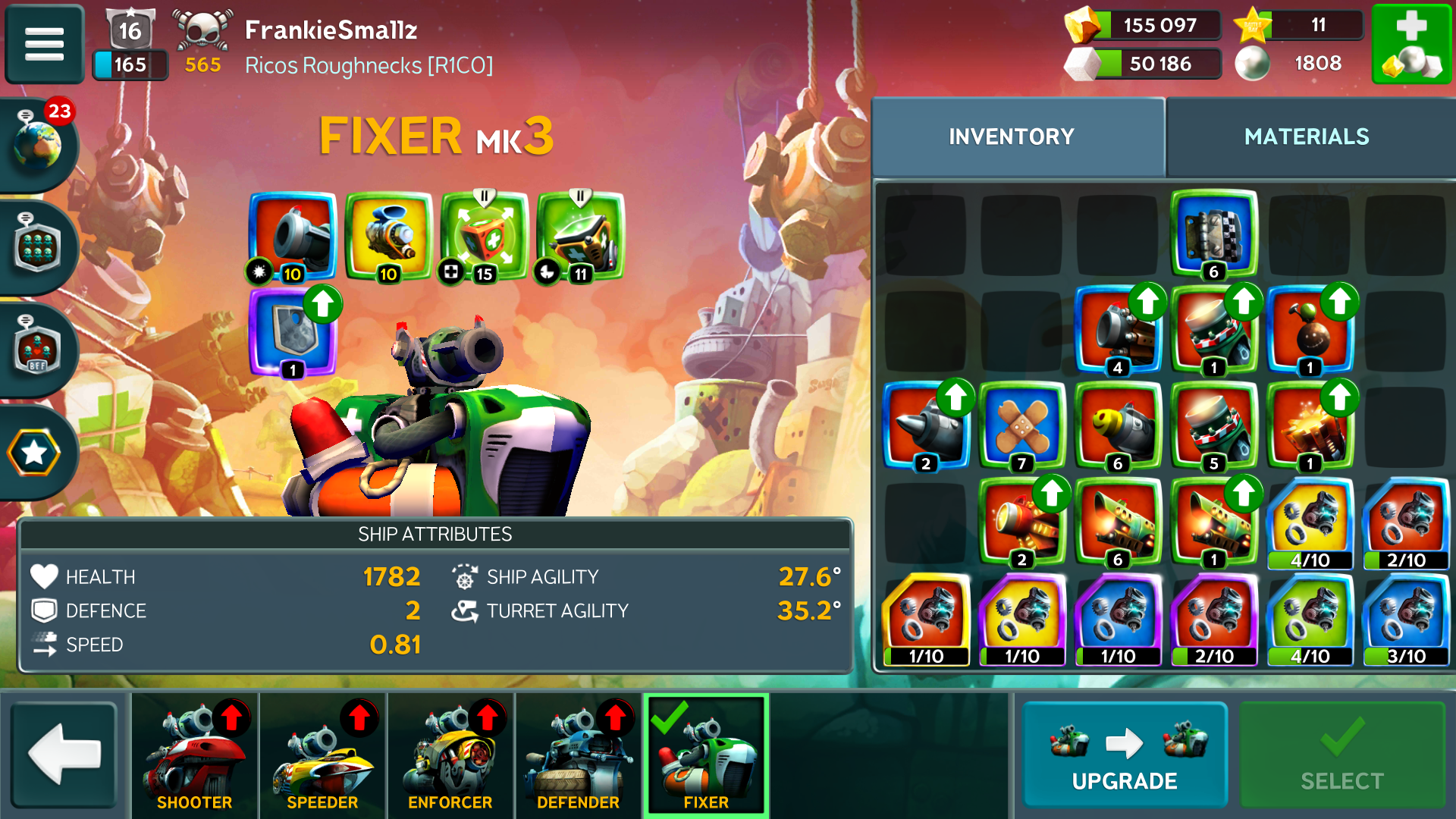Open the star badge side icon
This screenshot has width=1456, height=819.
coord(35,453)
